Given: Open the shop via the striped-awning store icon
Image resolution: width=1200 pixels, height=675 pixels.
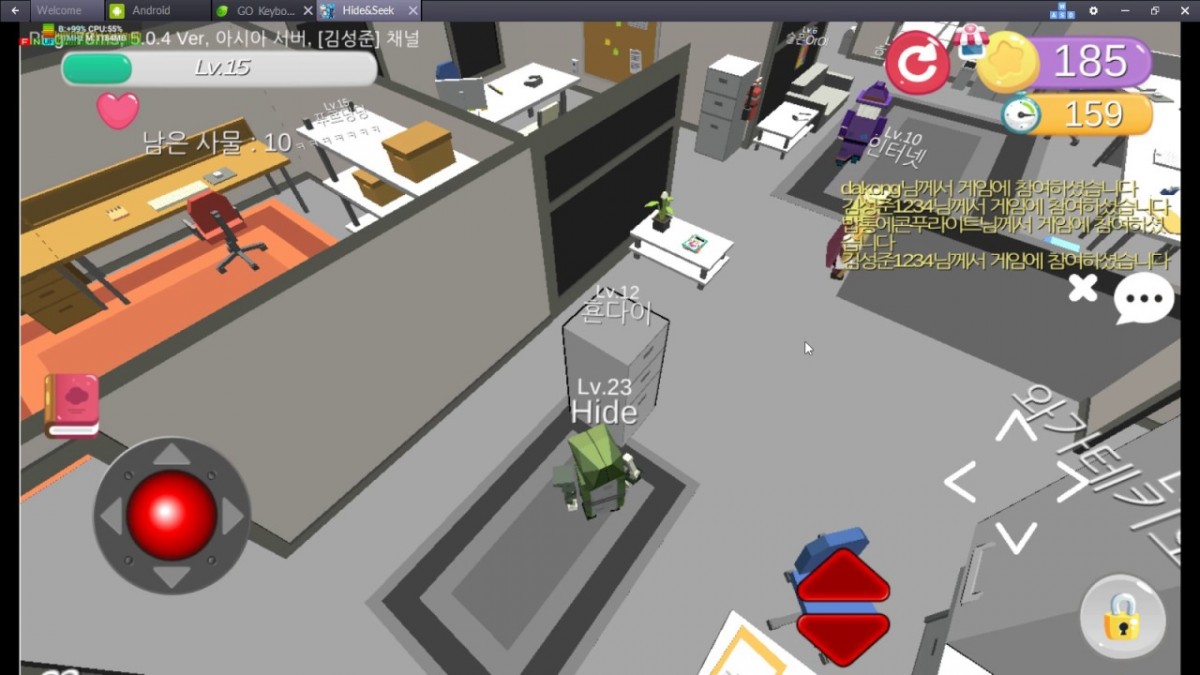Looking at the screenshot, I should [x=969, y=39].
